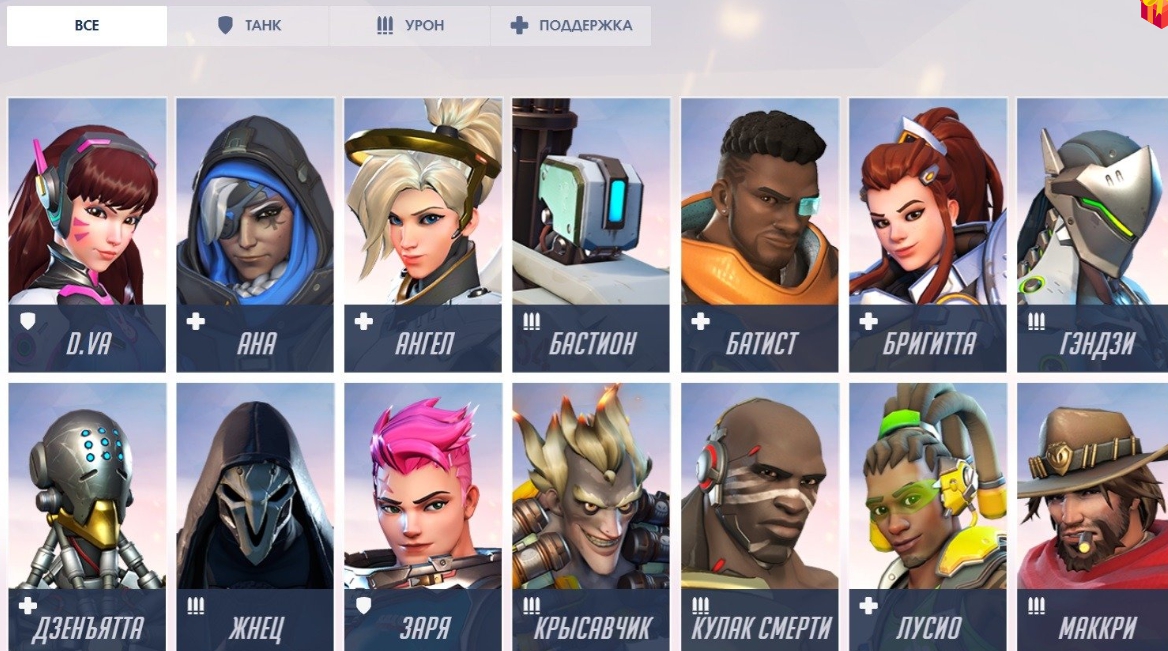
Task: Open the gift box icon
Action: [1155, 12]
